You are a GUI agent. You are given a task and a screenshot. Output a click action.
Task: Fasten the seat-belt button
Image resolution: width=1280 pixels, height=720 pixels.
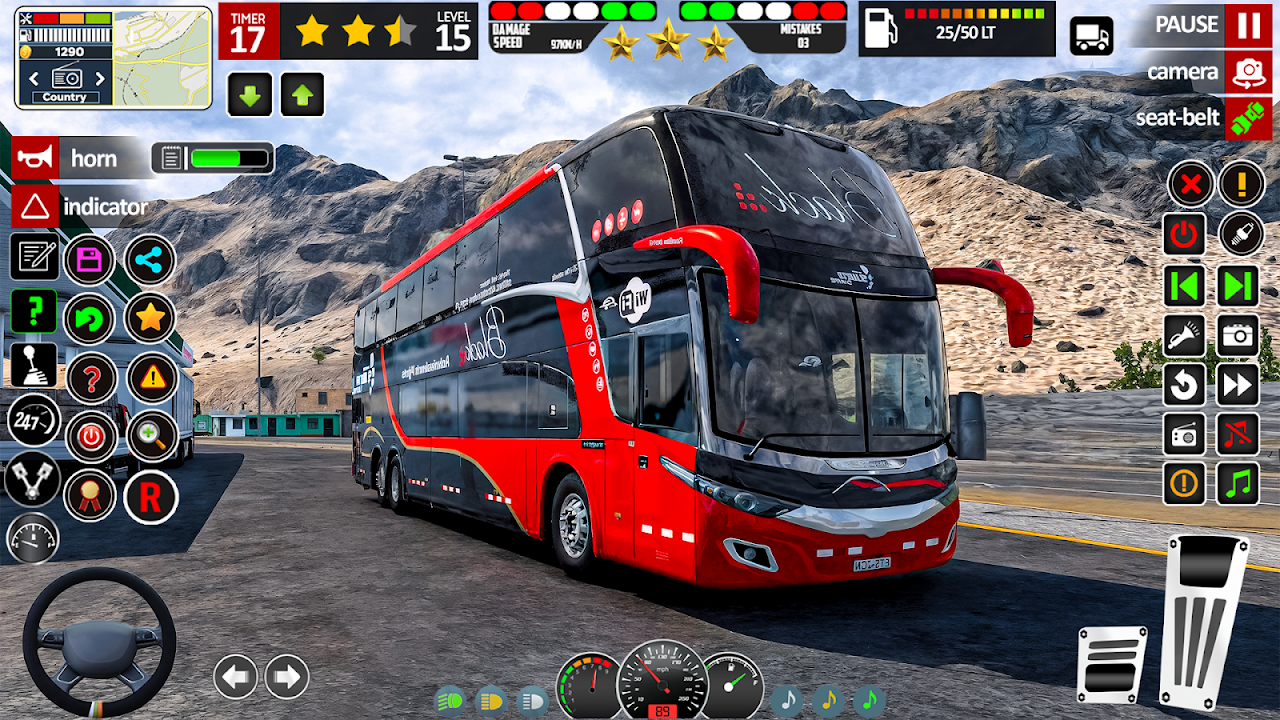tap(1247, 118)
